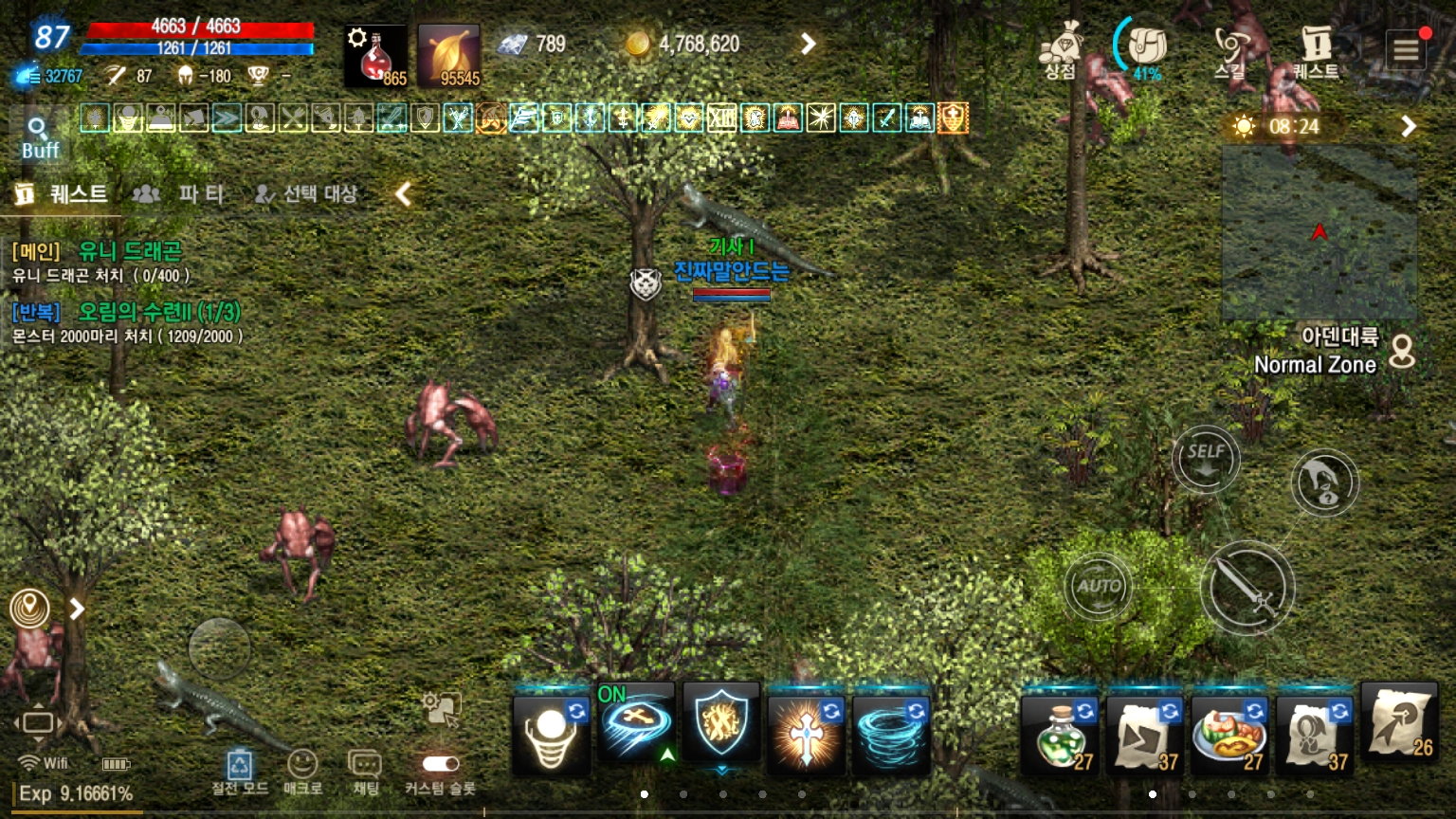This screenshot has height=819, width=1456.
Task: Click the Buff magnifier search icon
Action: [x=39, y=130]
